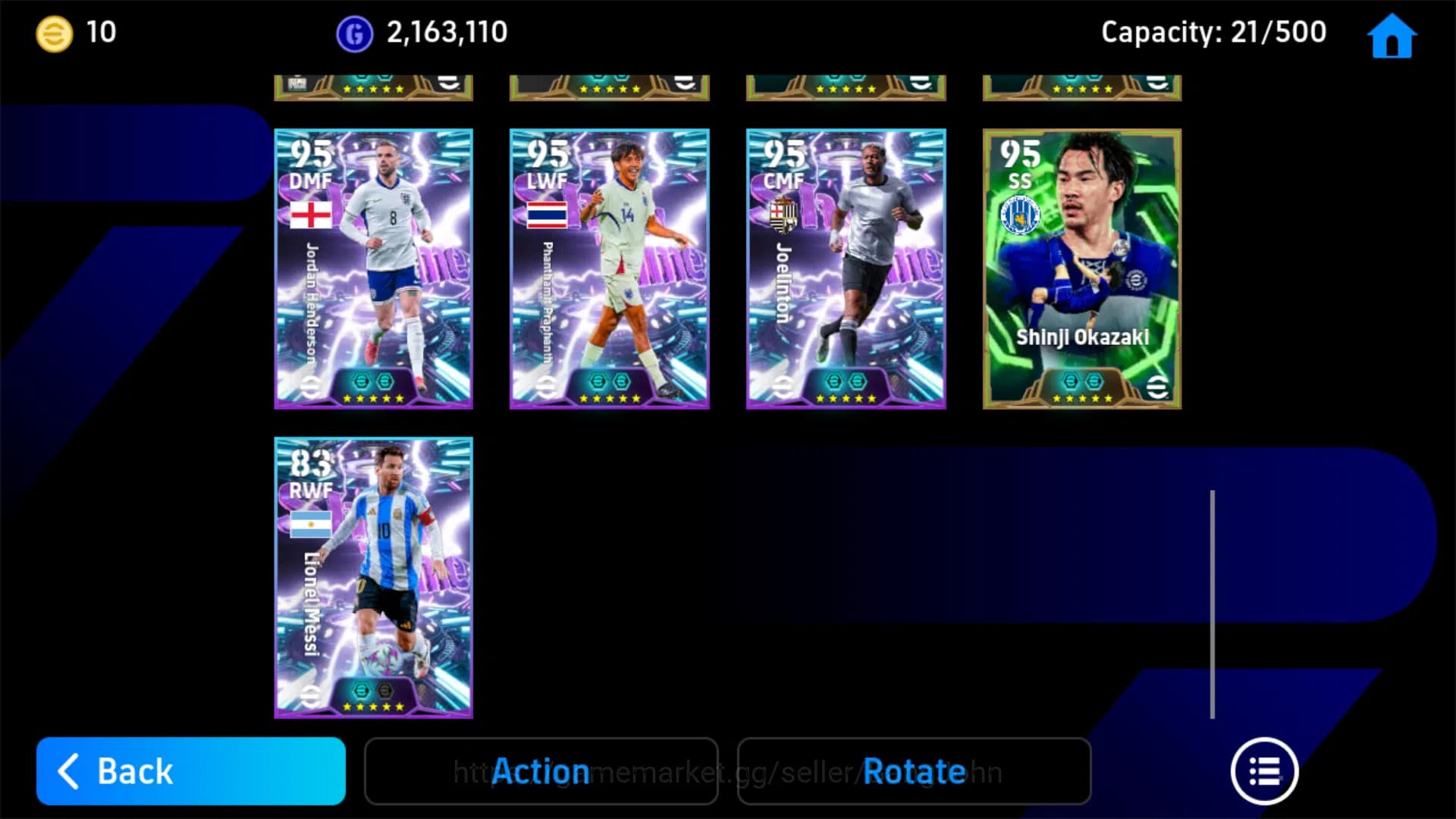This screenshot has width=1456, height=819.
Task: Tap the GP total of 2,163,110
Action: coord(446,32)
